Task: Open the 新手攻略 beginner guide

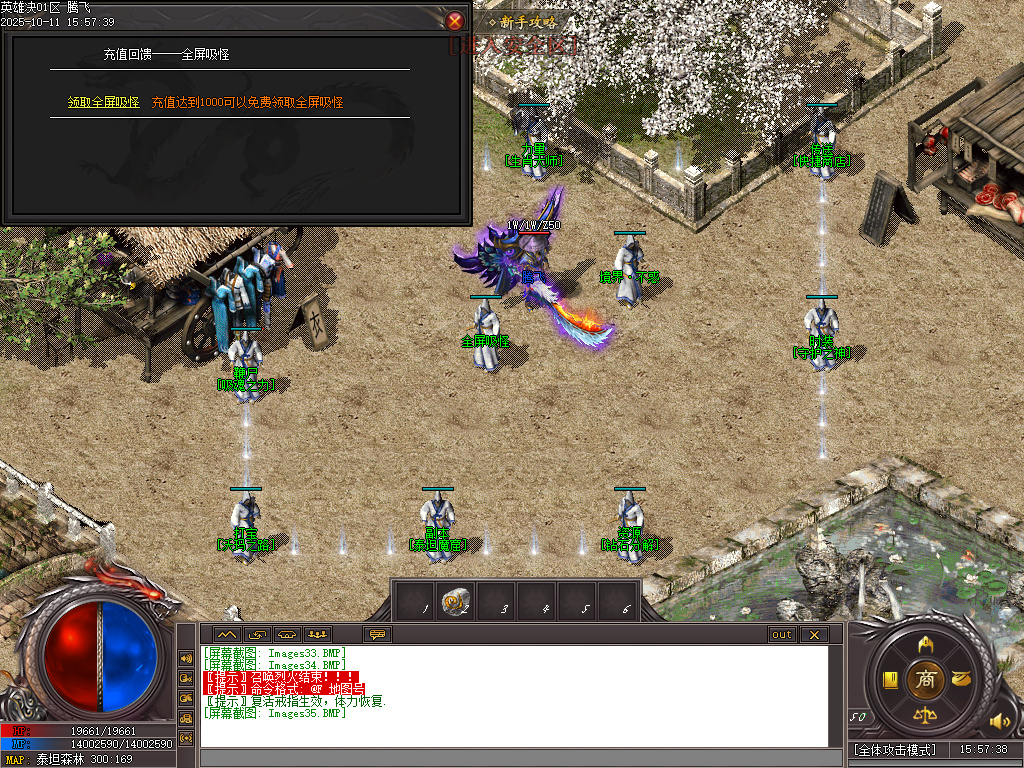Action: pos(515,21)
